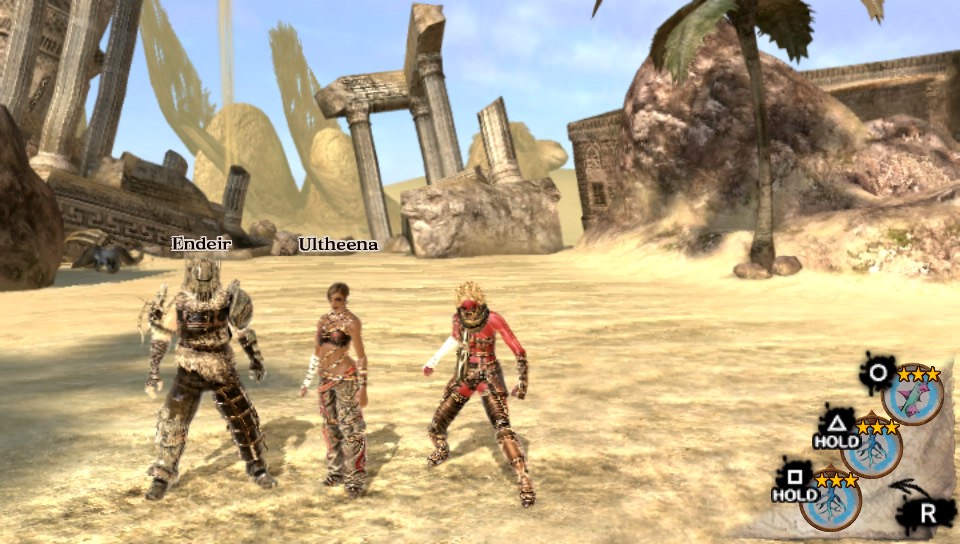960x544 pixels.
Task: Select the blue root skill beside the triangle glyph
Action: click(x=871, y=449)
